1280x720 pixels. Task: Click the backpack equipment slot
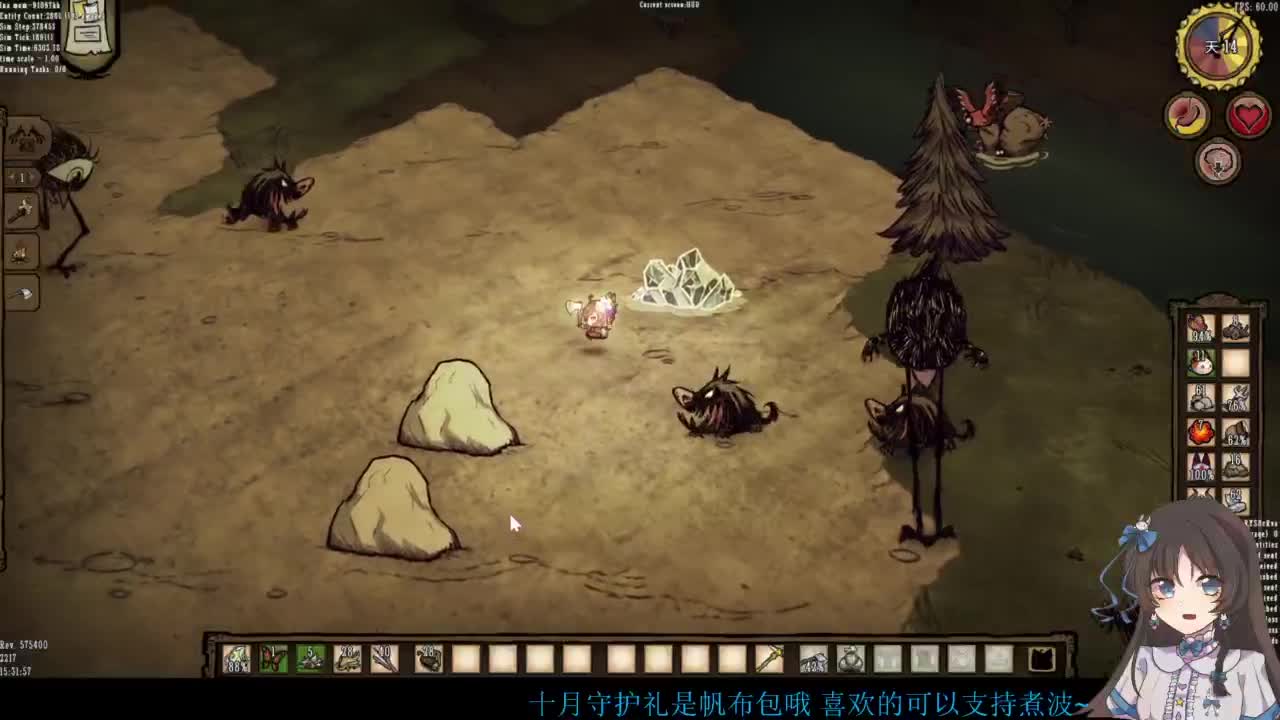(1041, 658)
